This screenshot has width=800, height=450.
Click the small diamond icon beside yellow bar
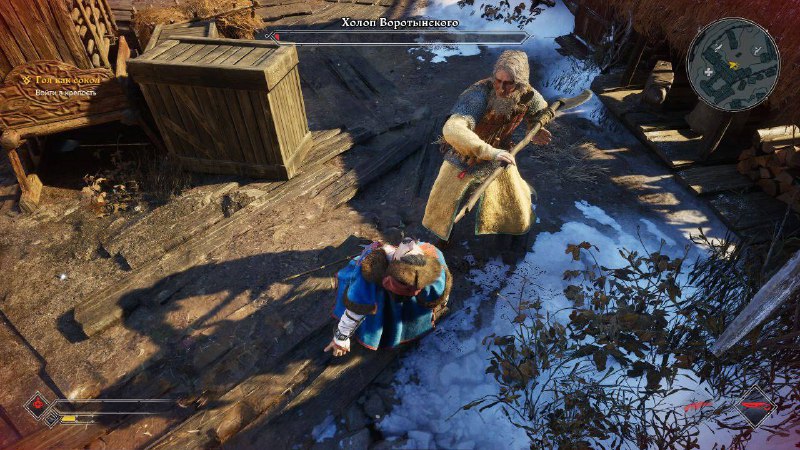point(51,419)
